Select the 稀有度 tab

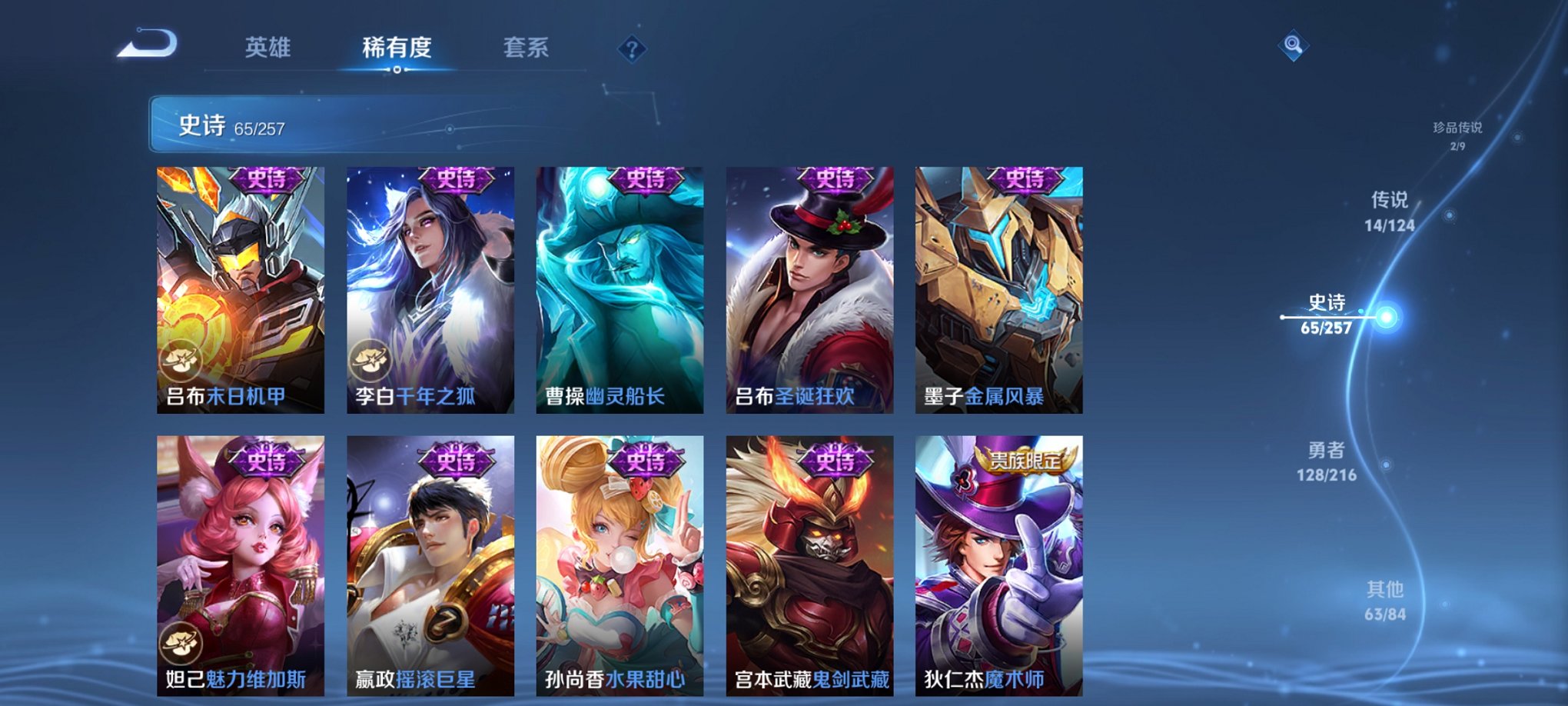point(396,48)
